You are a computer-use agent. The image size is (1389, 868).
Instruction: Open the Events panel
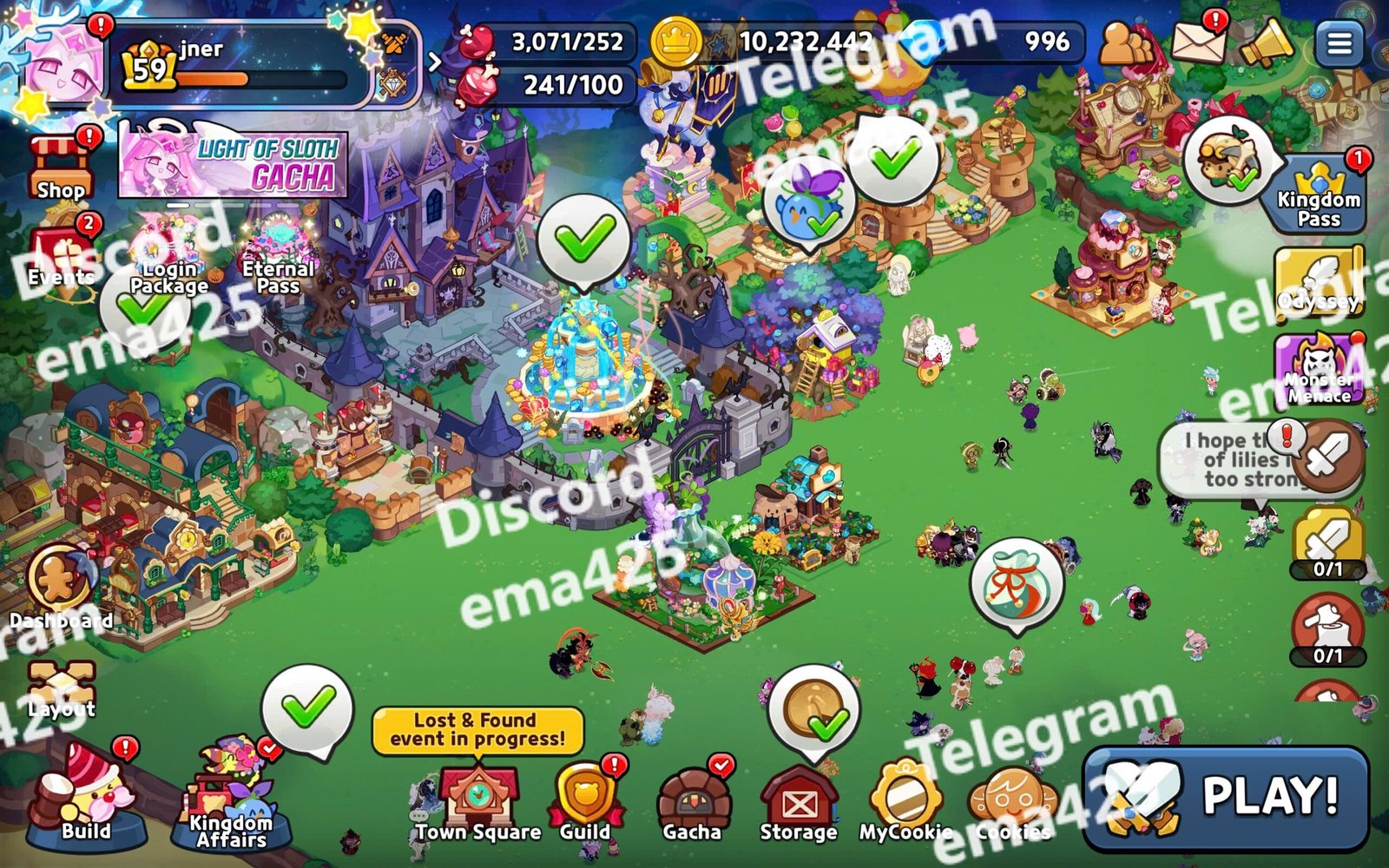pyautogui.click(x=59, y=260)
